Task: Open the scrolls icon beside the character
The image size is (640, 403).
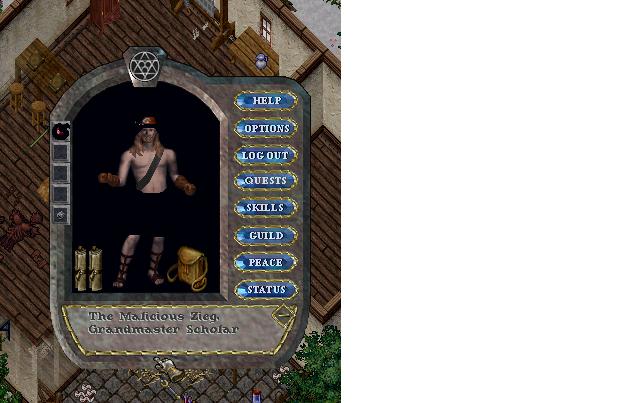Action: (88, 267)
